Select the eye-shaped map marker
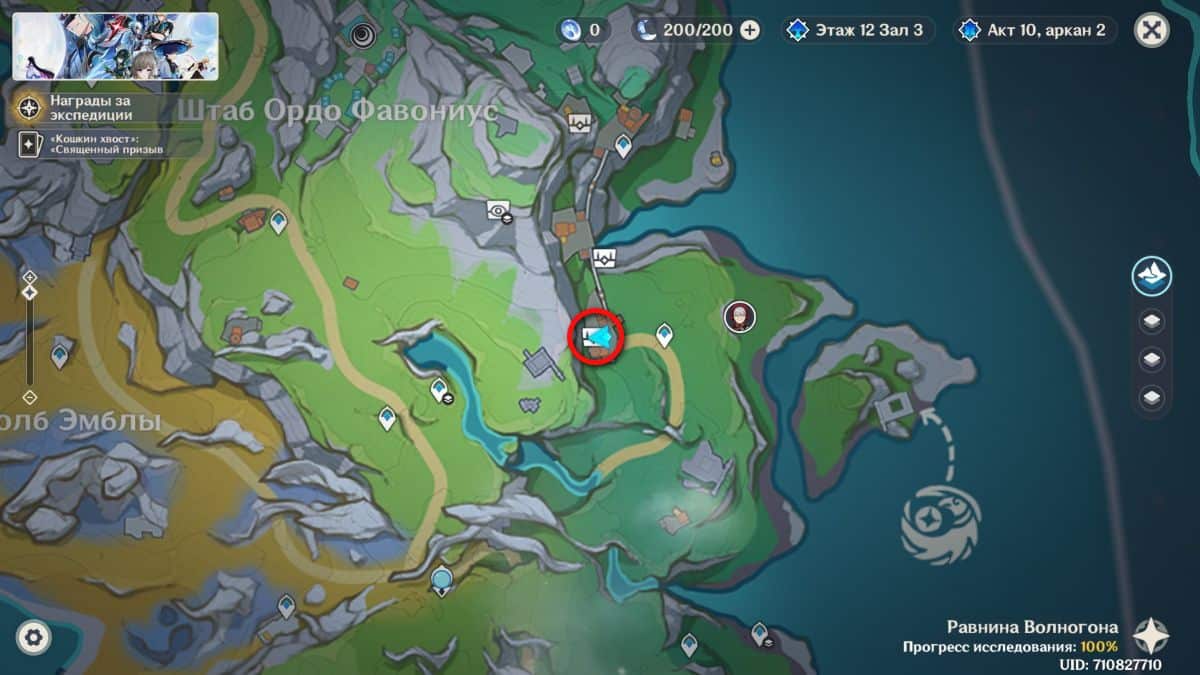1200x675 pixels. pyautogui.click(x=497, y=209)
